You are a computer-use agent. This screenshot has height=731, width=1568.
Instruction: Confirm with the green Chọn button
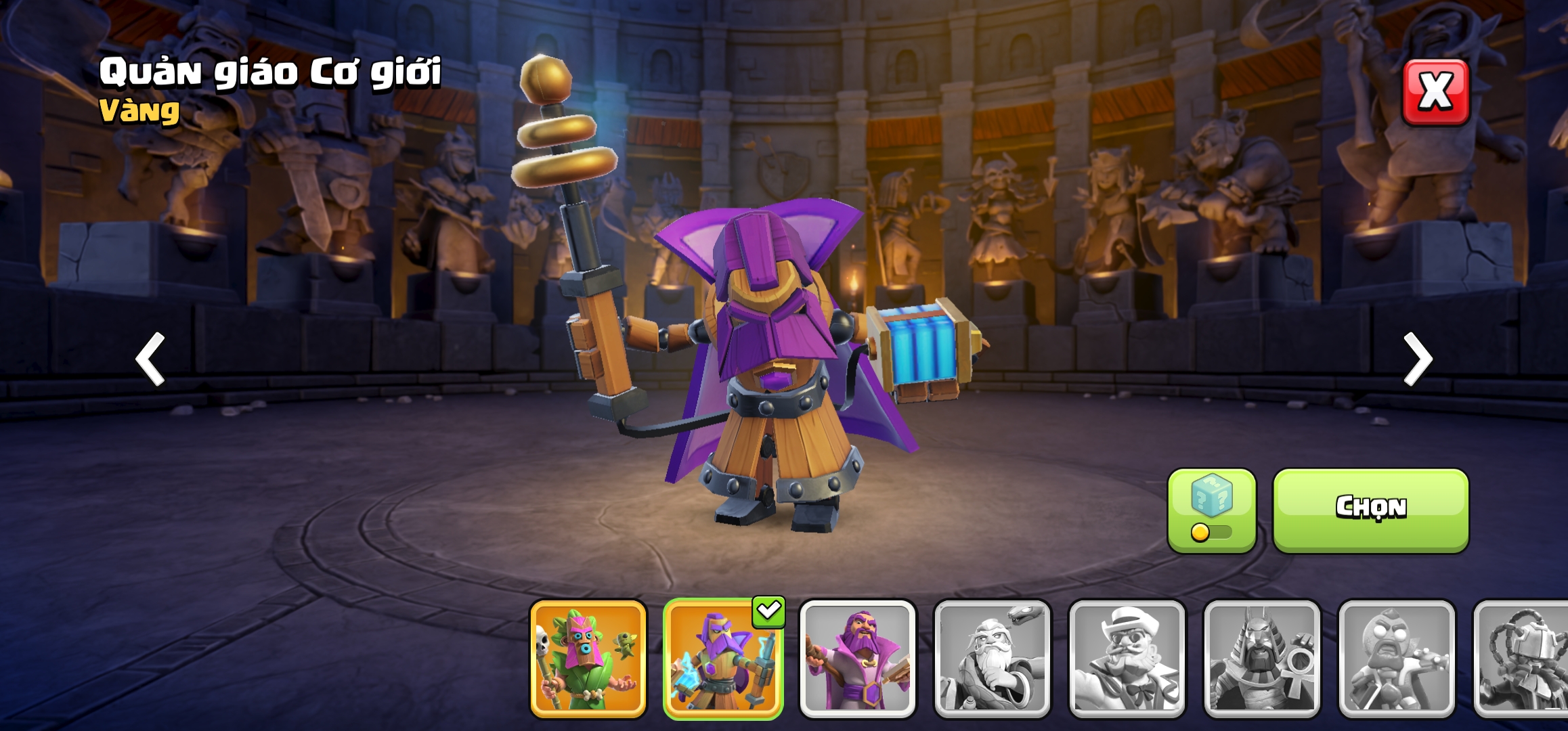1370,510
